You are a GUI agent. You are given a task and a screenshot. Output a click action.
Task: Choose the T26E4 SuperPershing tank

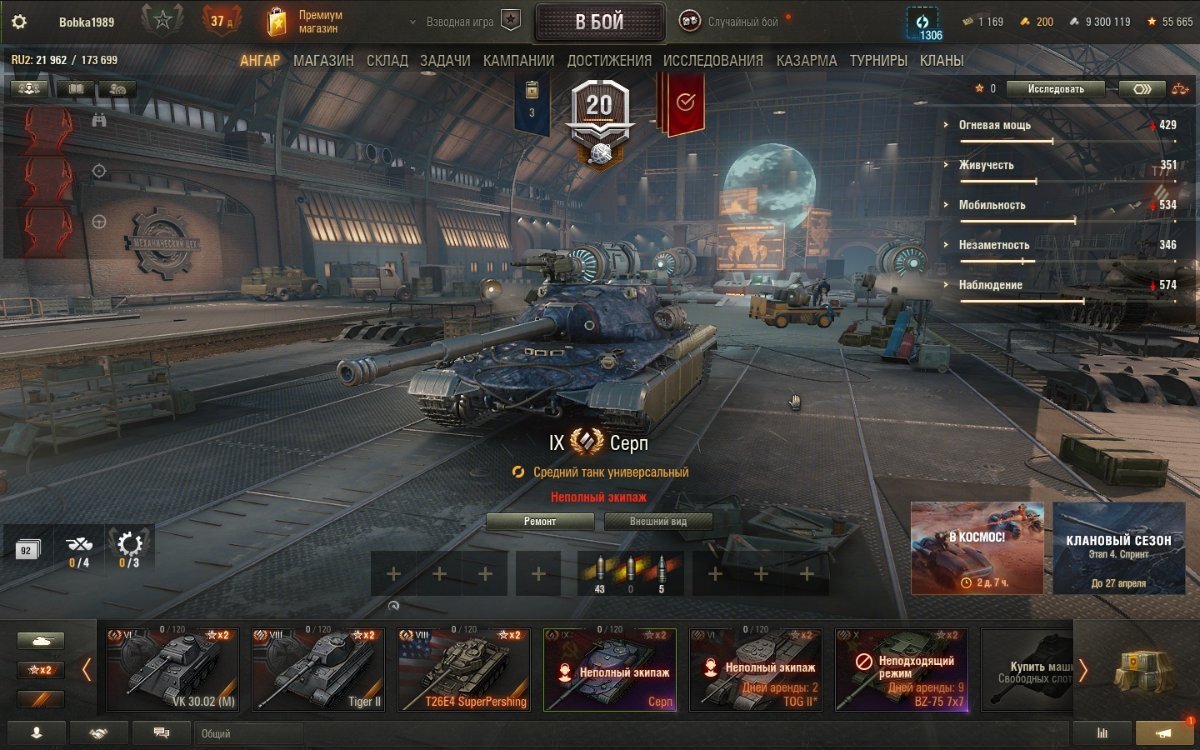tap(463, 669)
